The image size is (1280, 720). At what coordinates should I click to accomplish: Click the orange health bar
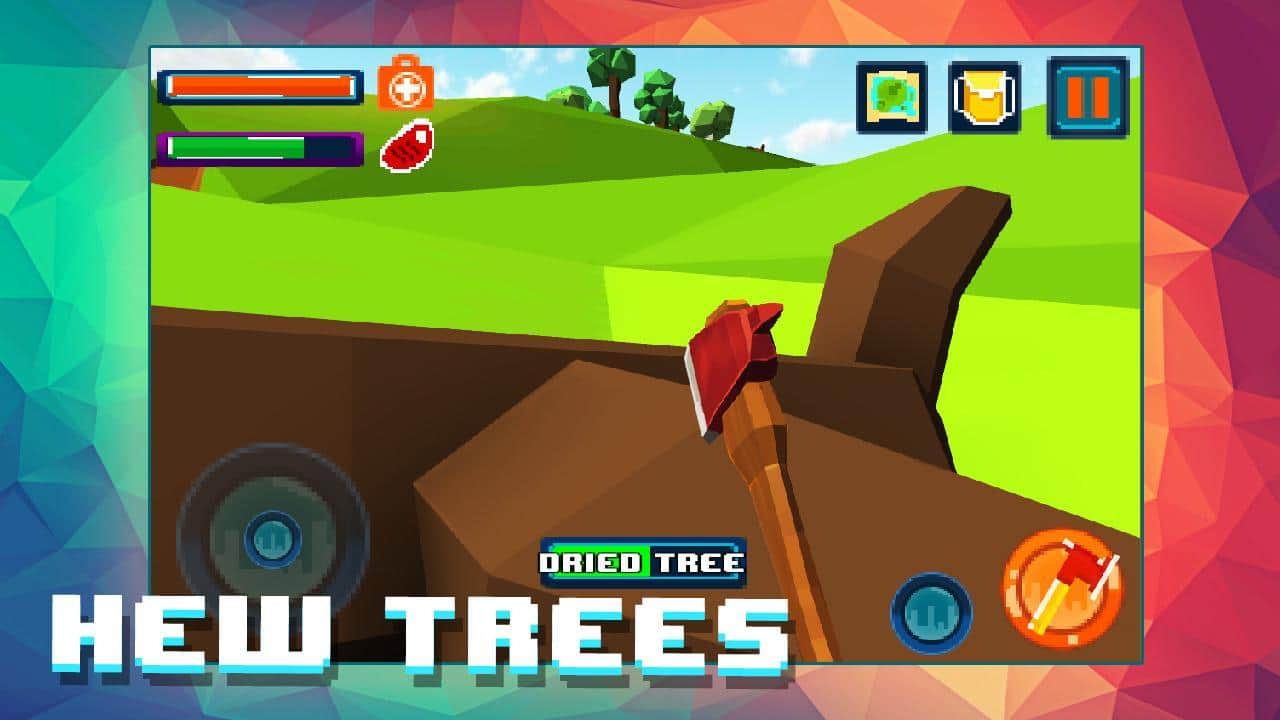click(x=262, y=87)
